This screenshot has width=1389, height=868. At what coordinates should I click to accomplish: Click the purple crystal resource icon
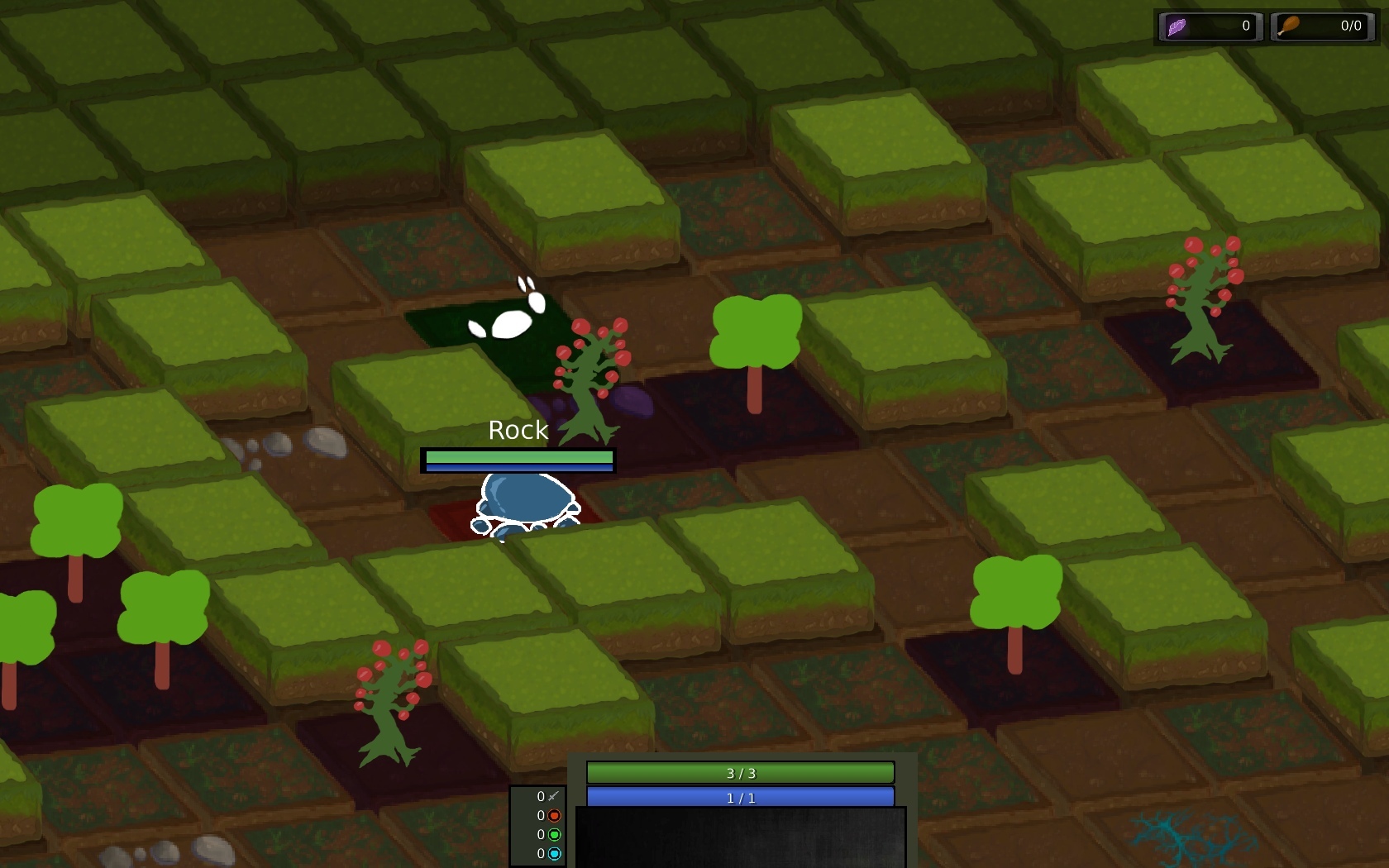[x=1177, y=27]
